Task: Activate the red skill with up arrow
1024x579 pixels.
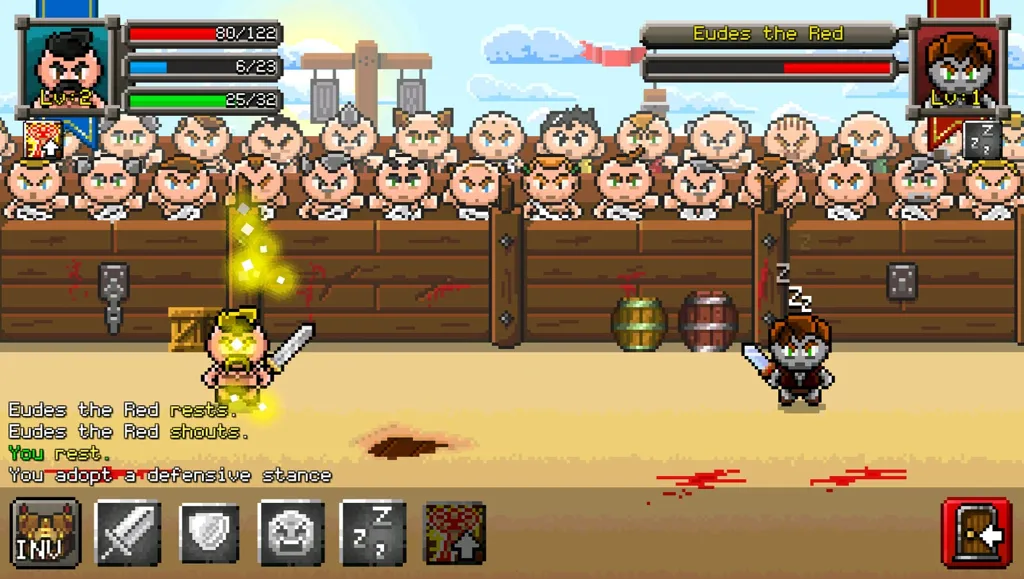Action: point(456,533)
